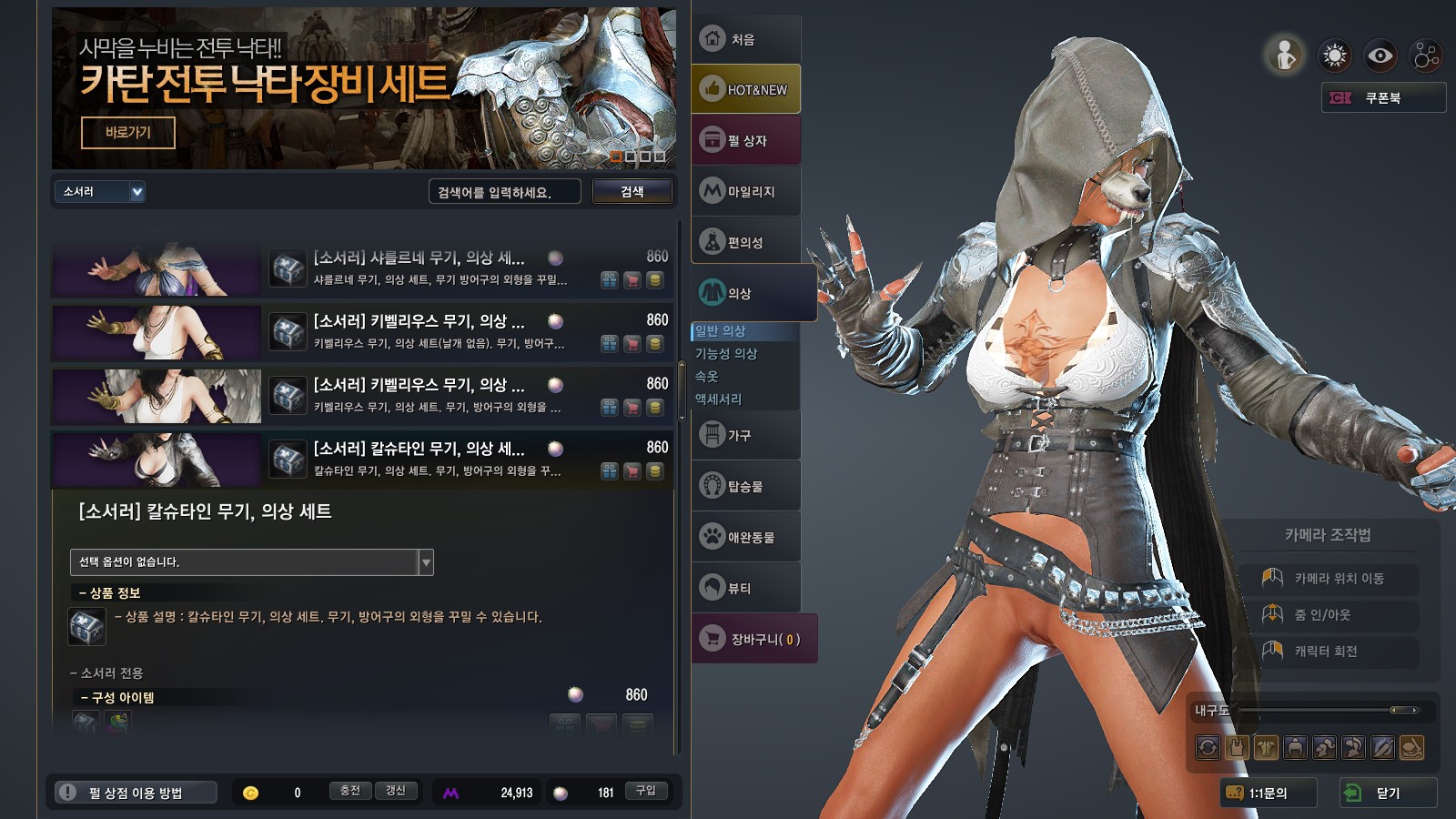Click the search keyword input field
The width and height of the screenshot is (1456, 819).
click(x=504, y=192)
